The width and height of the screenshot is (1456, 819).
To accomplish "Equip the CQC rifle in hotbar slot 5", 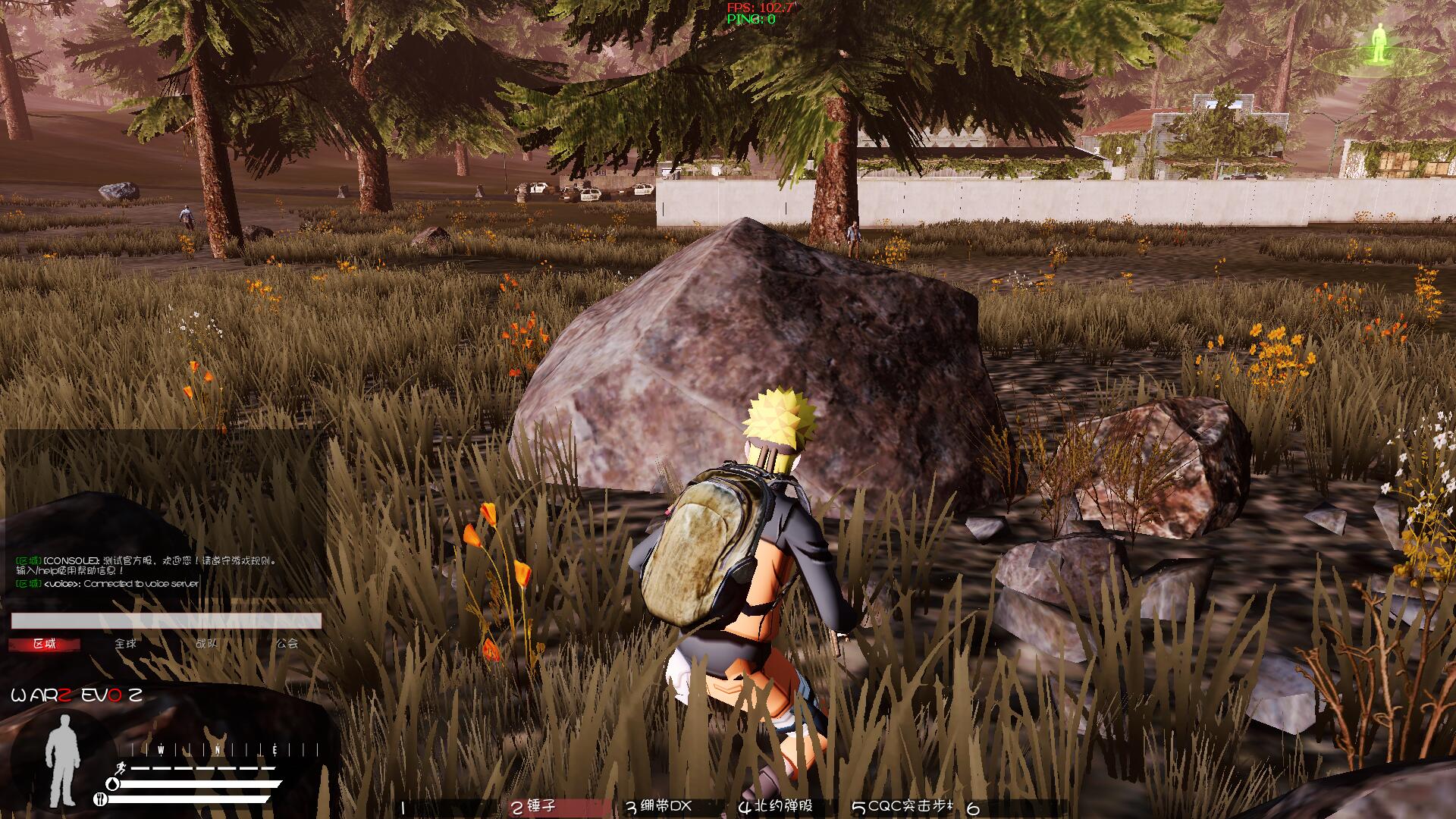I will [x=902, y=807].
